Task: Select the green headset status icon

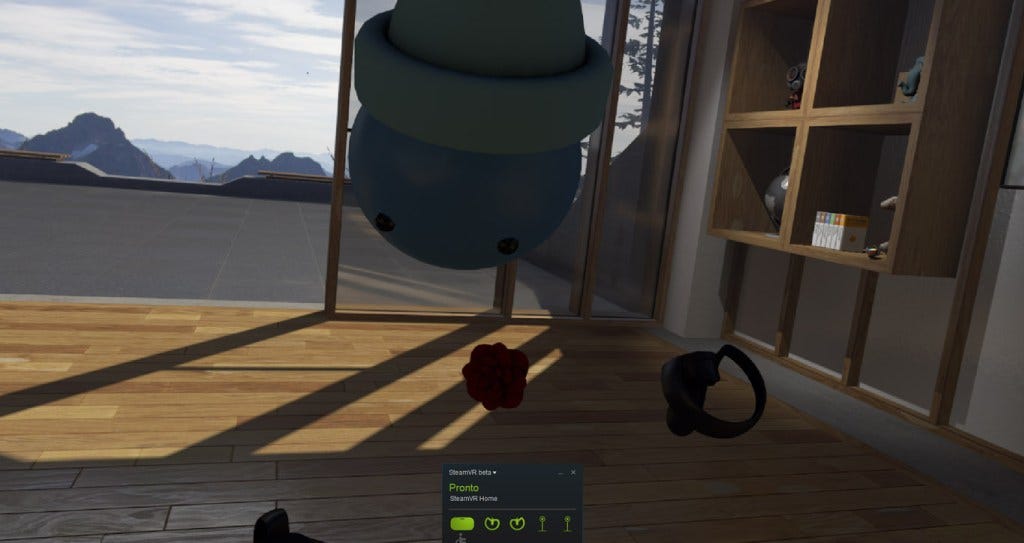Action: coord(463,522)
